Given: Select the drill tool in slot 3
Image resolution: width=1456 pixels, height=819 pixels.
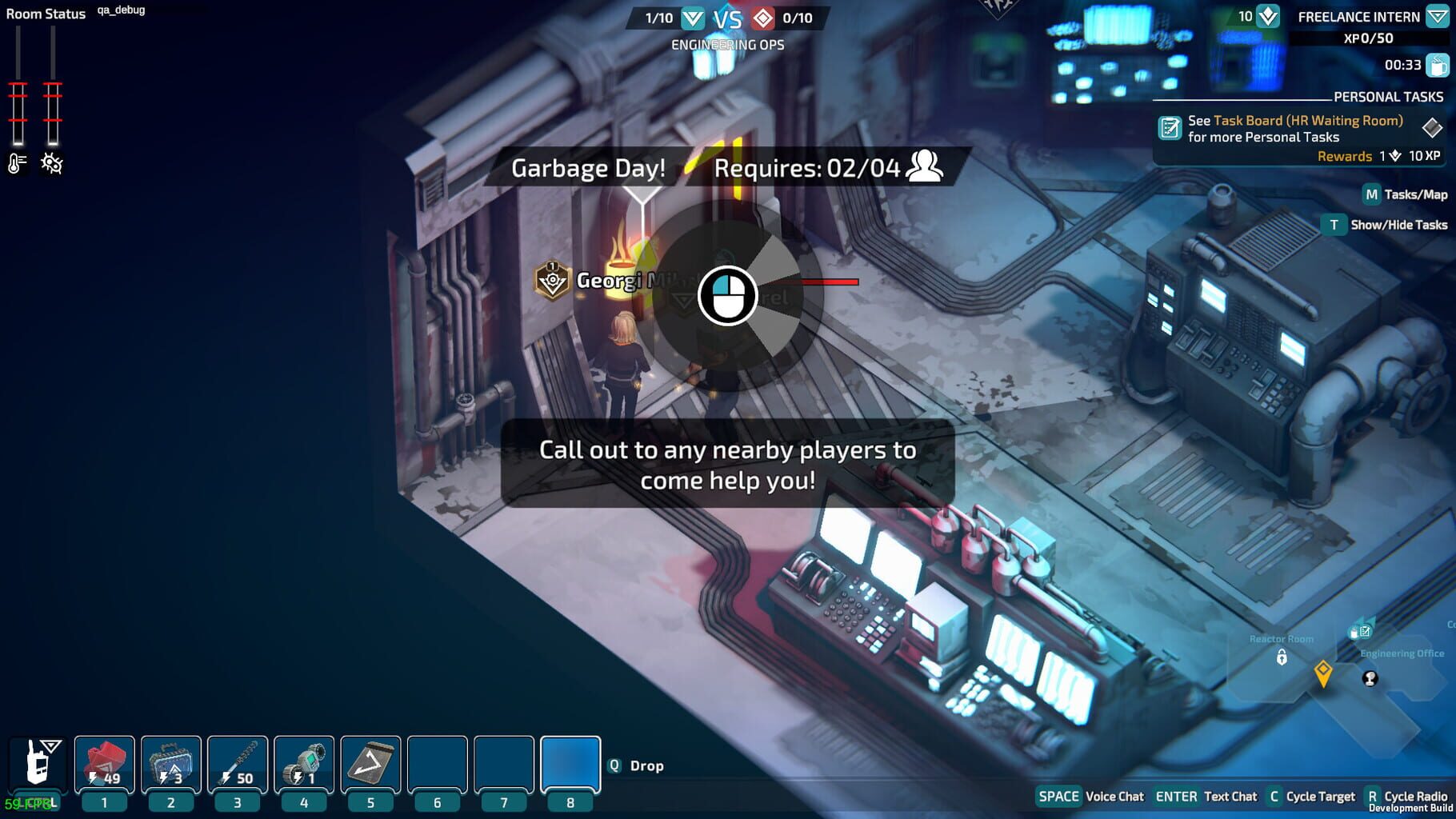Looking at the screenshot, I should coord(237,764).
